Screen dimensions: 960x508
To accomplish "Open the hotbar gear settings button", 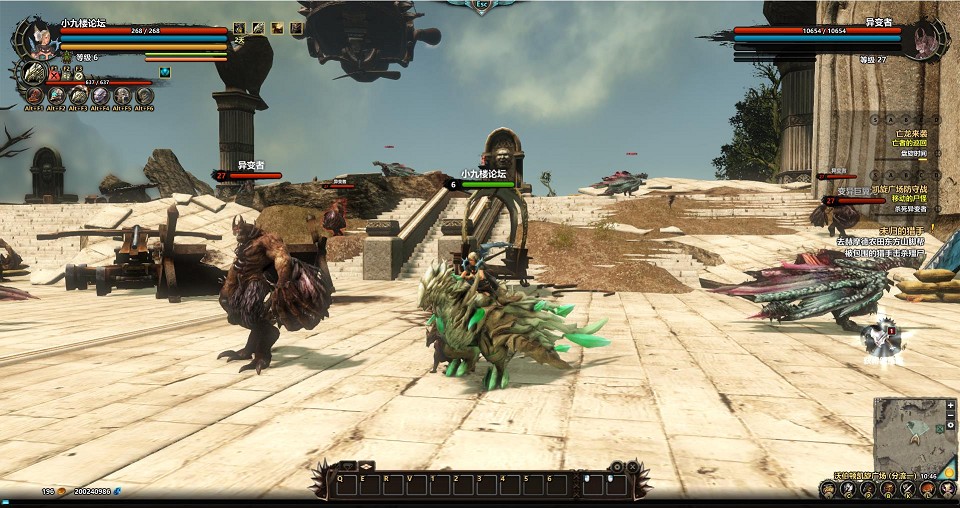I will (x=617, y=466).
